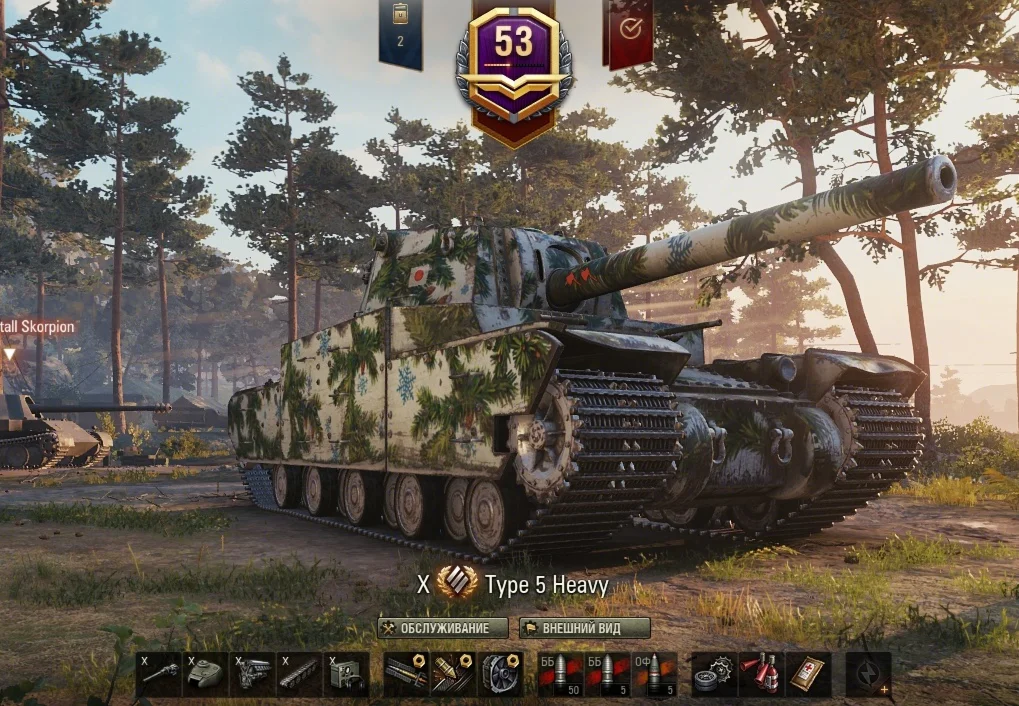Viewport: 1019px width, 706px height.
Task: Open the Обслуживание service menu
Action: coord(443,628)
